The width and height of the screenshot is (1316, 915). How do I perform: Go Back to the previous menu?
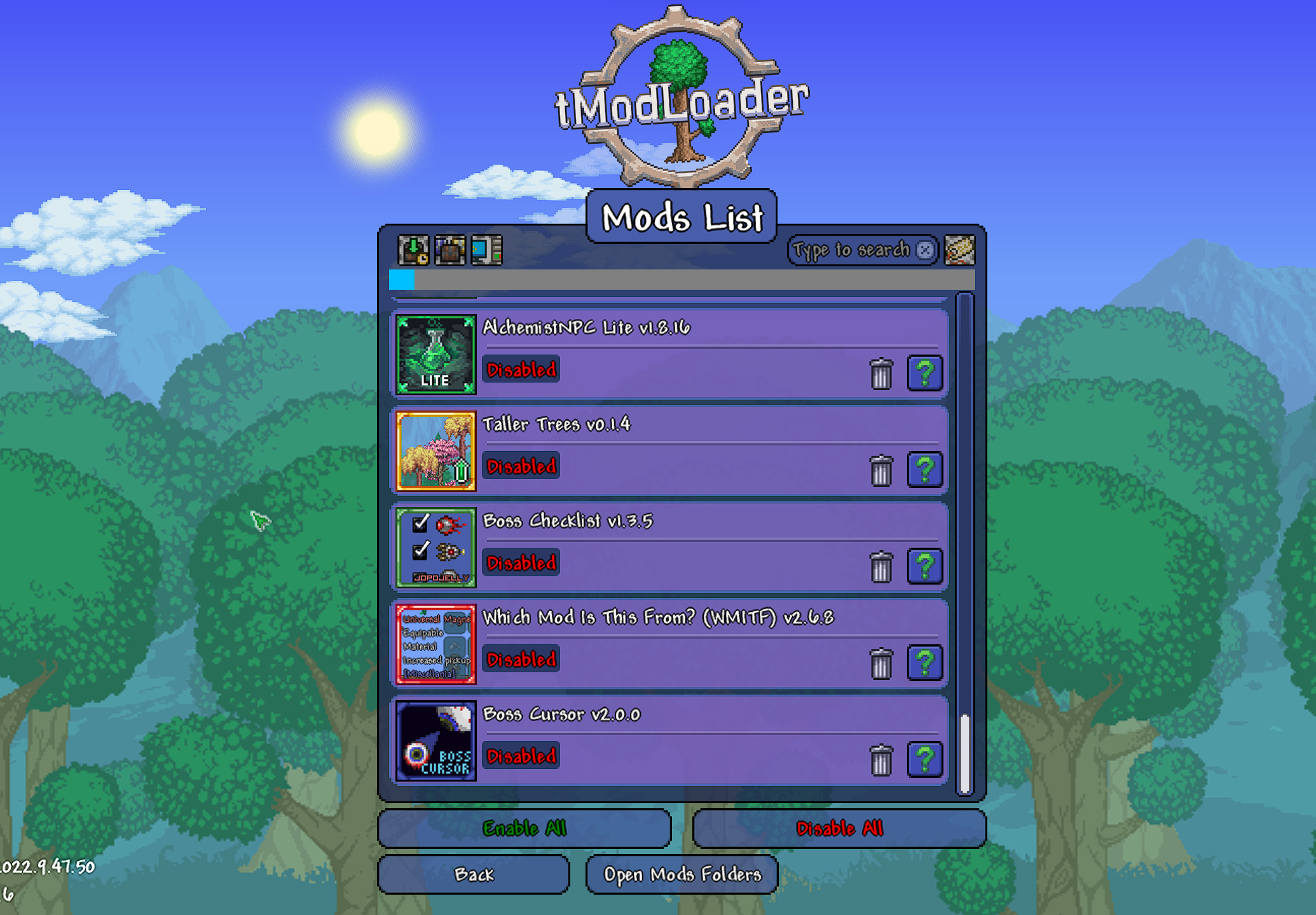point(474,874)
